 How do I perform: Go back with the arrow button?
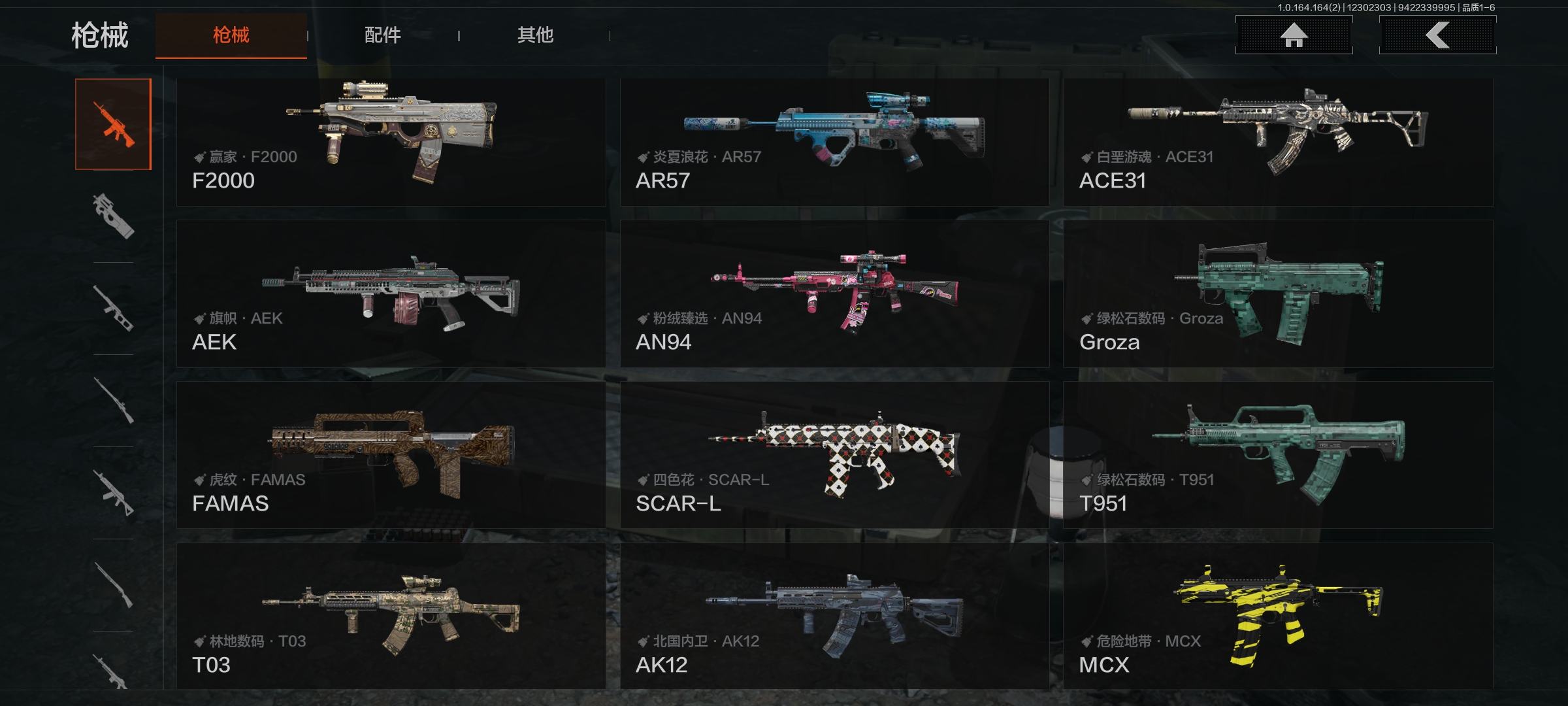pos(1437,35)
